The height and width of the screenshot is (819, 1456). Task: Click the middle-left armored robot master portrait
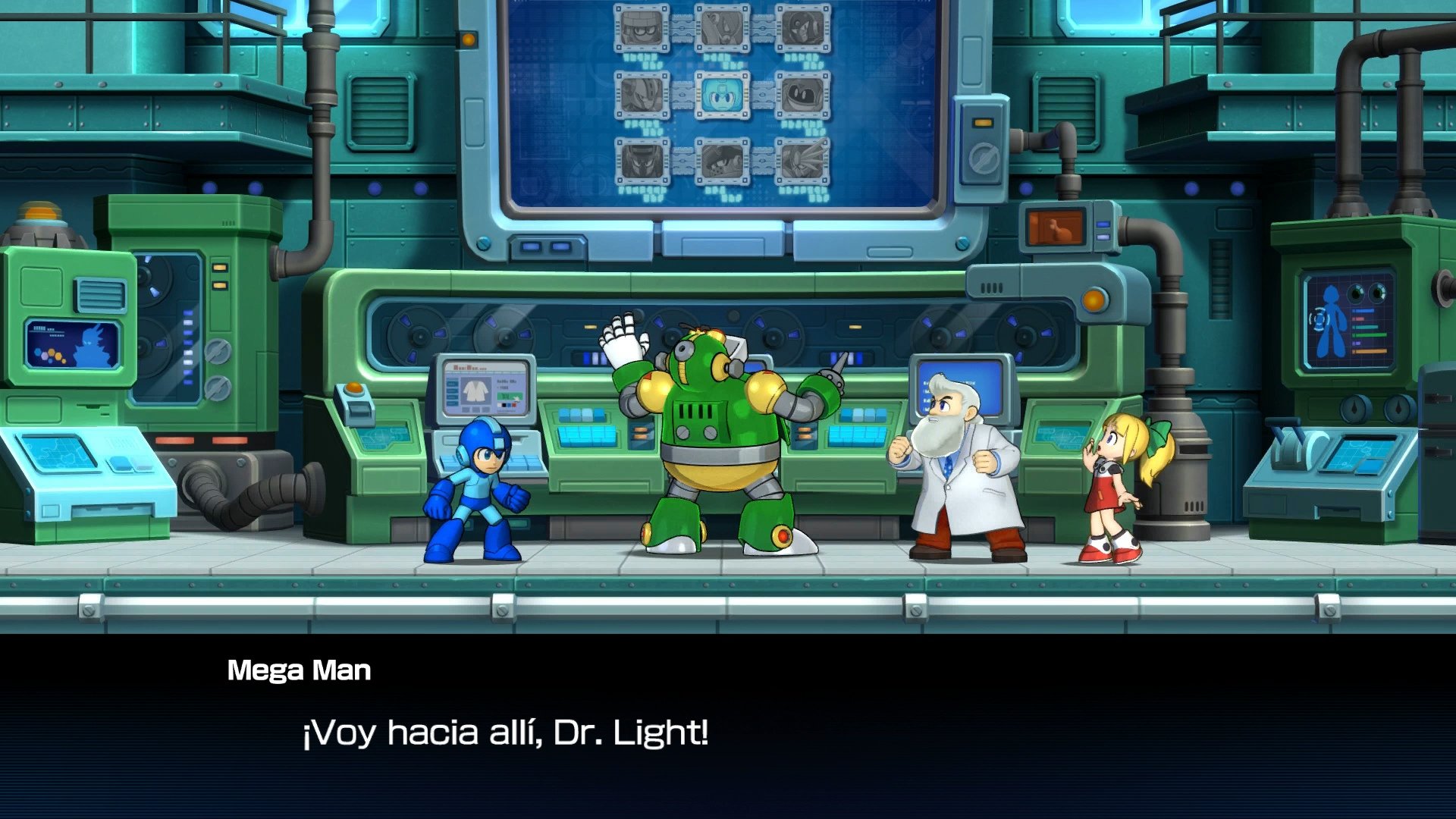tap(641, 94)
